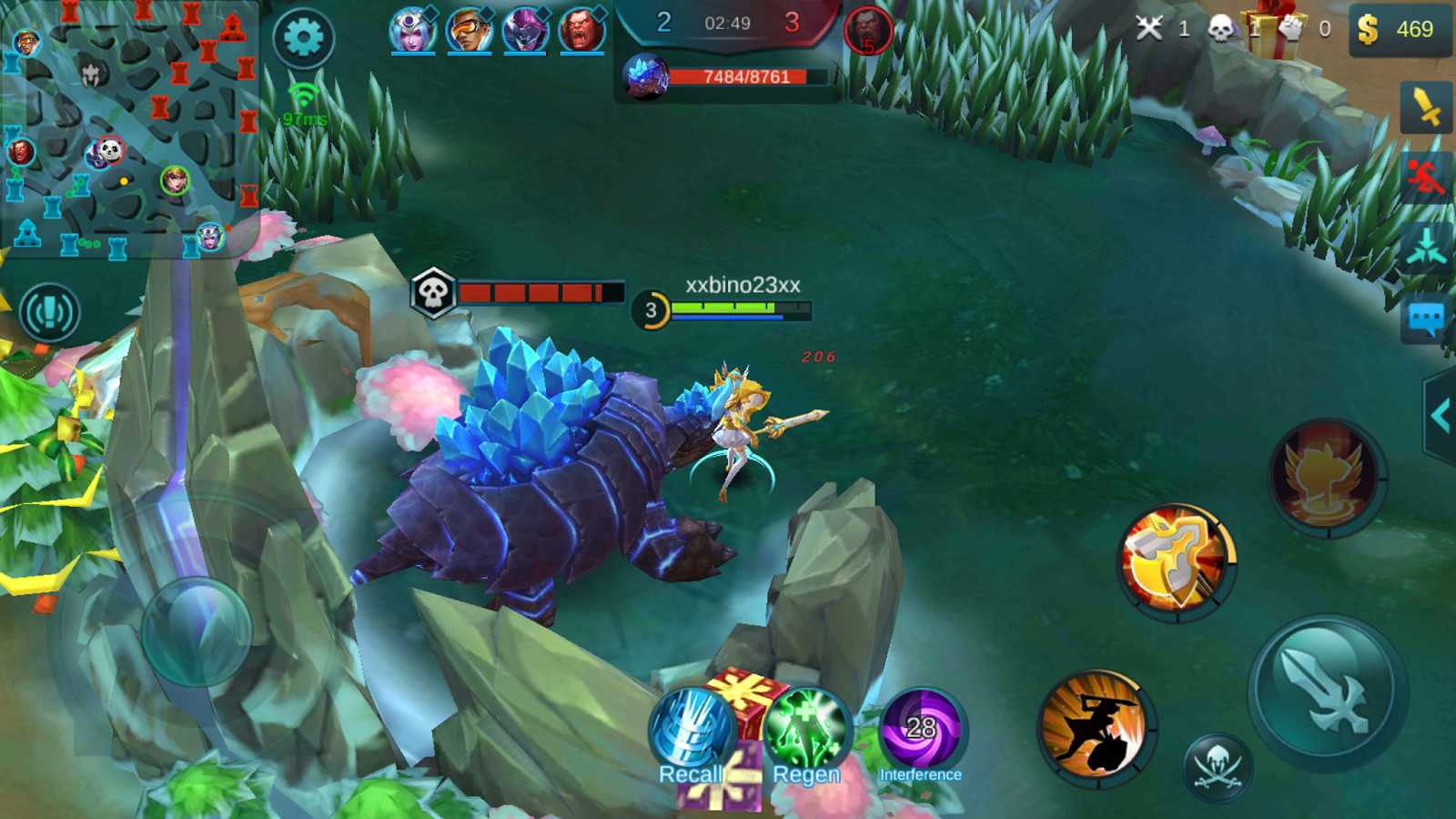Expand the side panel with the left chevron
The image size is (1456, 819).
1441,415
